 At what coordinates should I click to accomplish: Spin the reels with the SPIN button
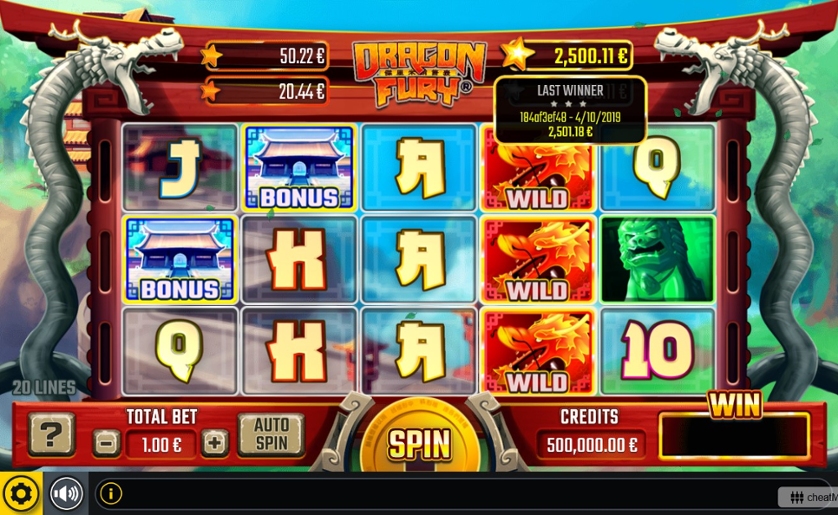tap(419, 444)
